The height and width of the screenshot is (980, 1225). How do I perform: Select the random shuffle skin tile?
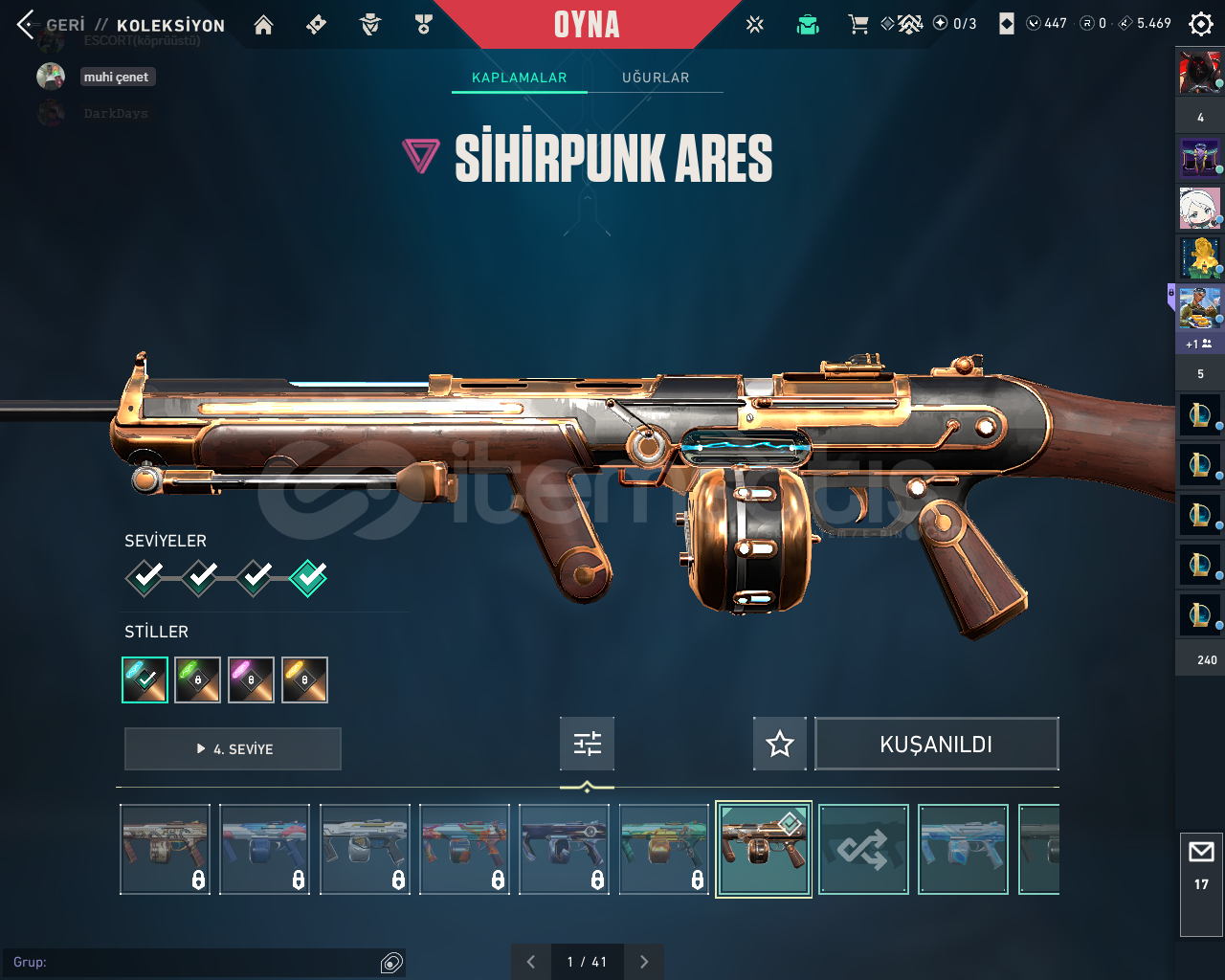click(863, 850)
